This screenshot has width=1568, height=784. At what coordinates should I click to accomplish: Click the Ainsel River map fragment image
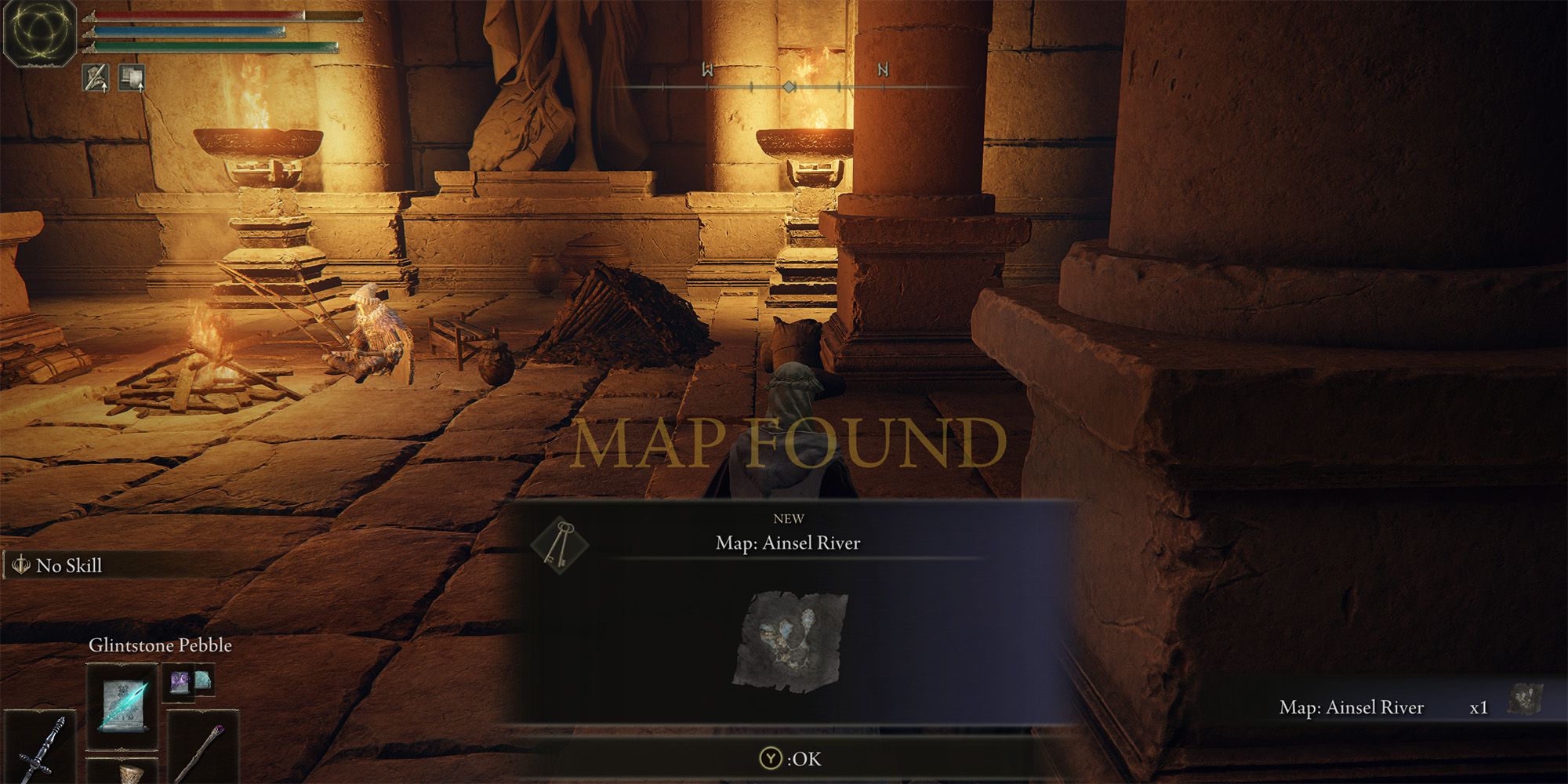[x=790, y=641]
